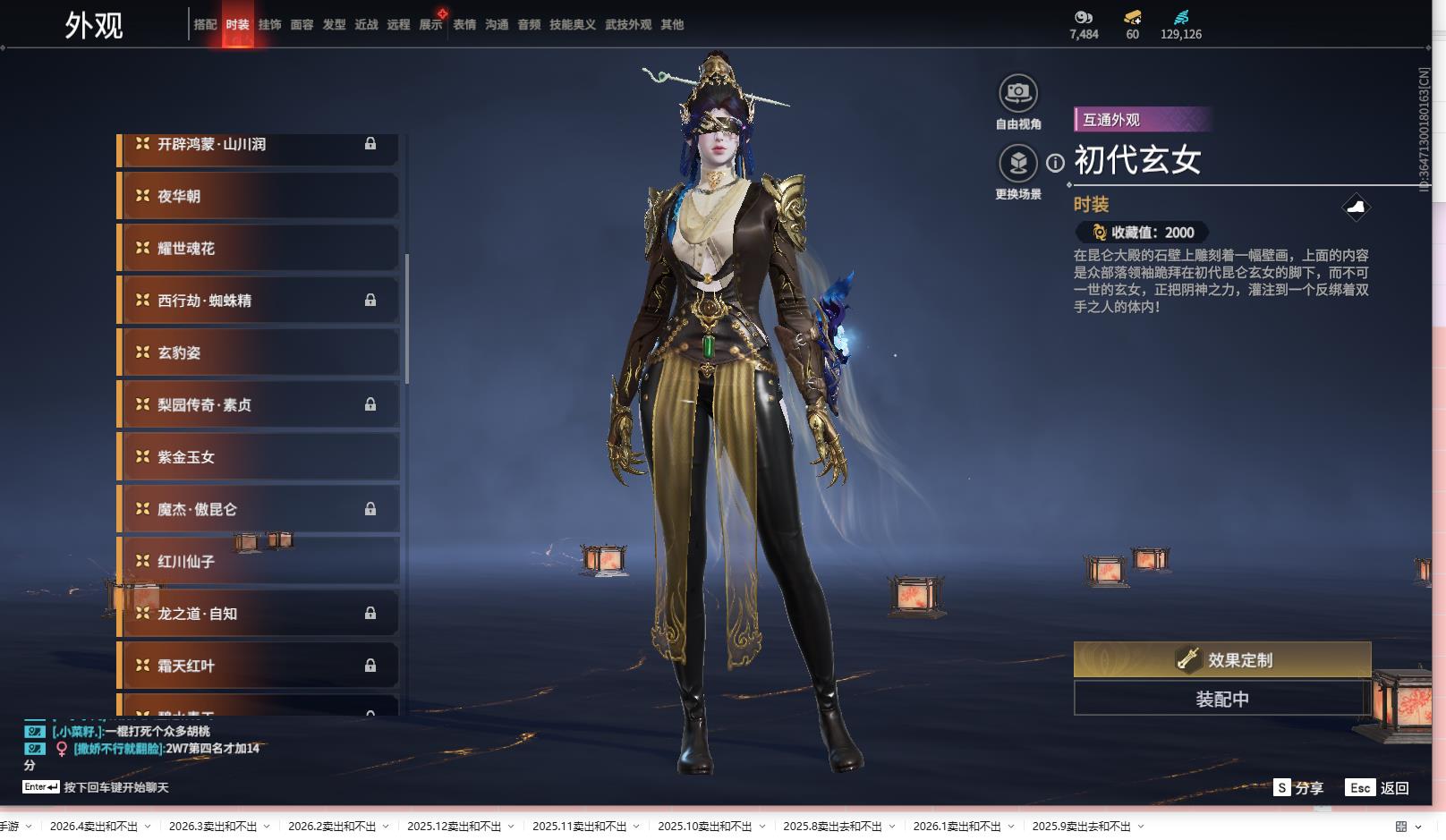This screenshot has width=1446, height=840.
Task: Show the 技能奥义 tab
Action: [x=573, y=25]
